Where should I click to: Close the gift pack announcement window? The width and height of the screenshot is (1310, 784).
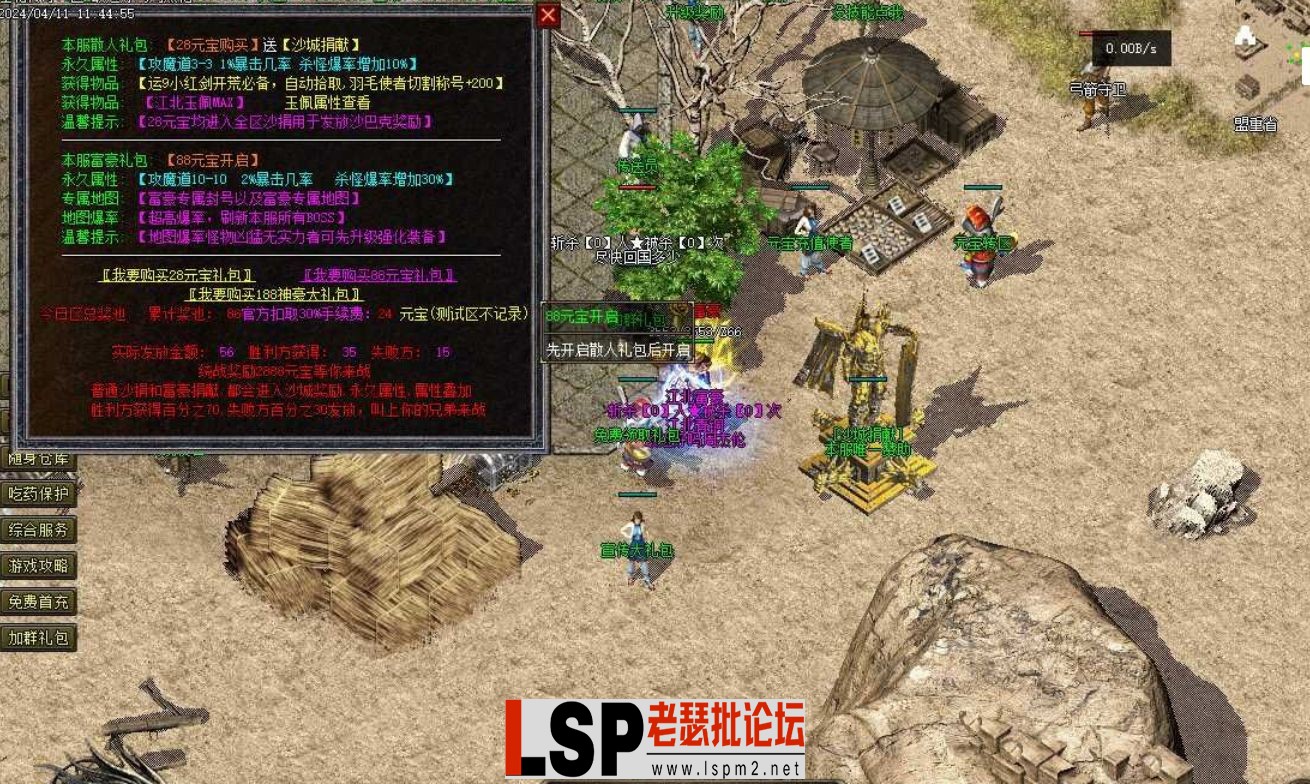(547, 15)
